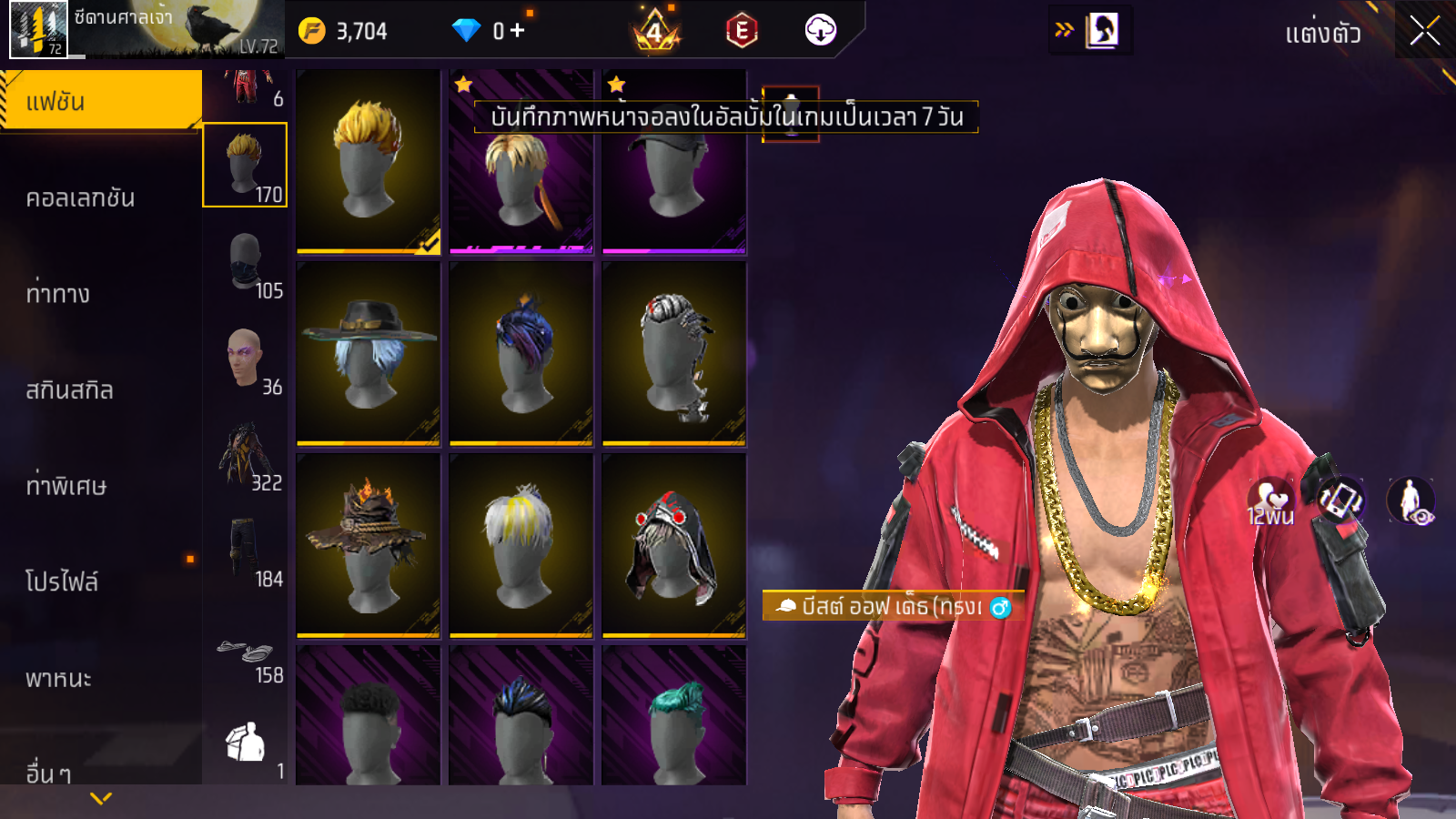Equip the yellow spiky hair item
The height and width of the screenshot is (819, 1456).
pos(369,161)
